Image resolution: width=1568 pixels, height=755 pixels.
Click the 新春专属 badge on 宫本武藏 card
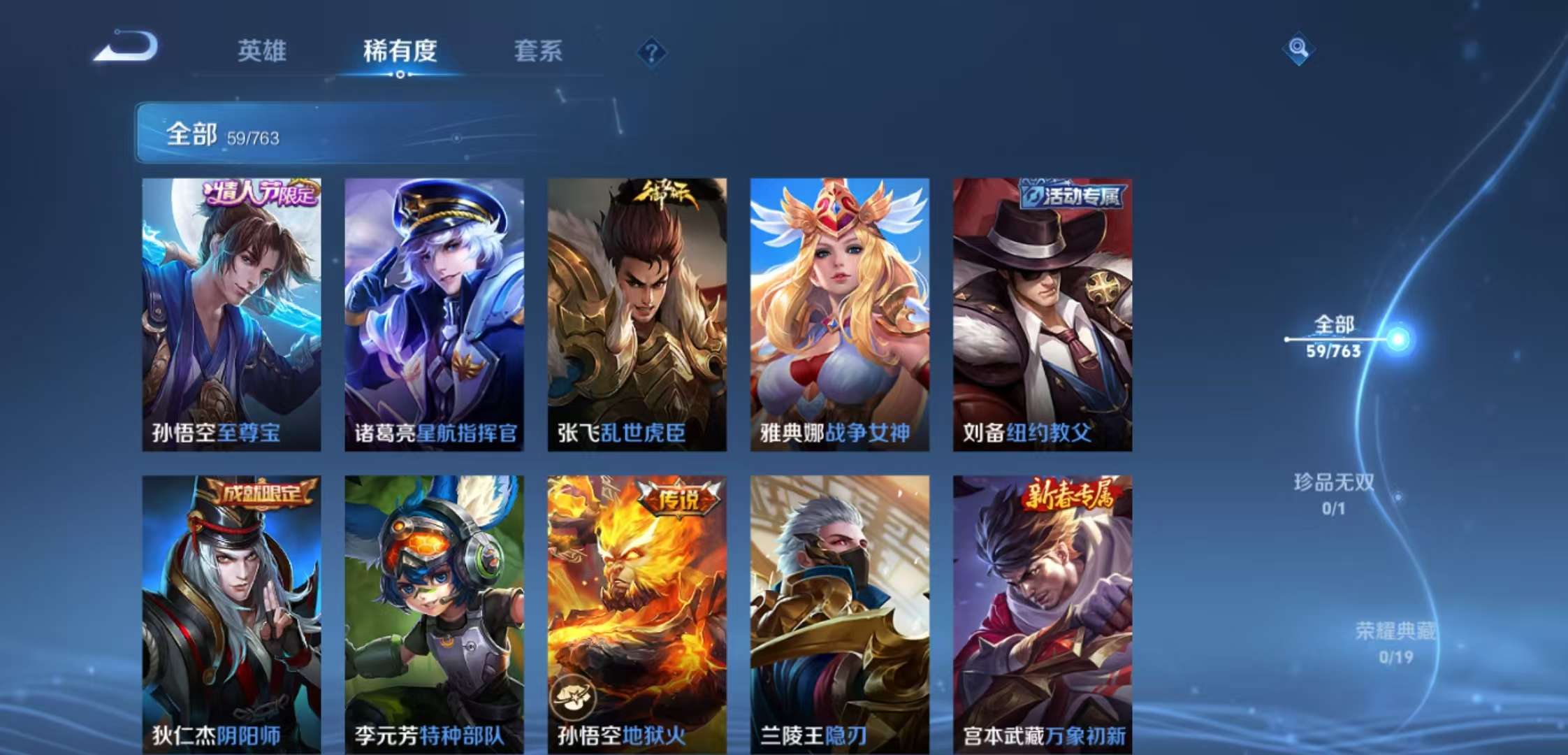point(1073,495)
